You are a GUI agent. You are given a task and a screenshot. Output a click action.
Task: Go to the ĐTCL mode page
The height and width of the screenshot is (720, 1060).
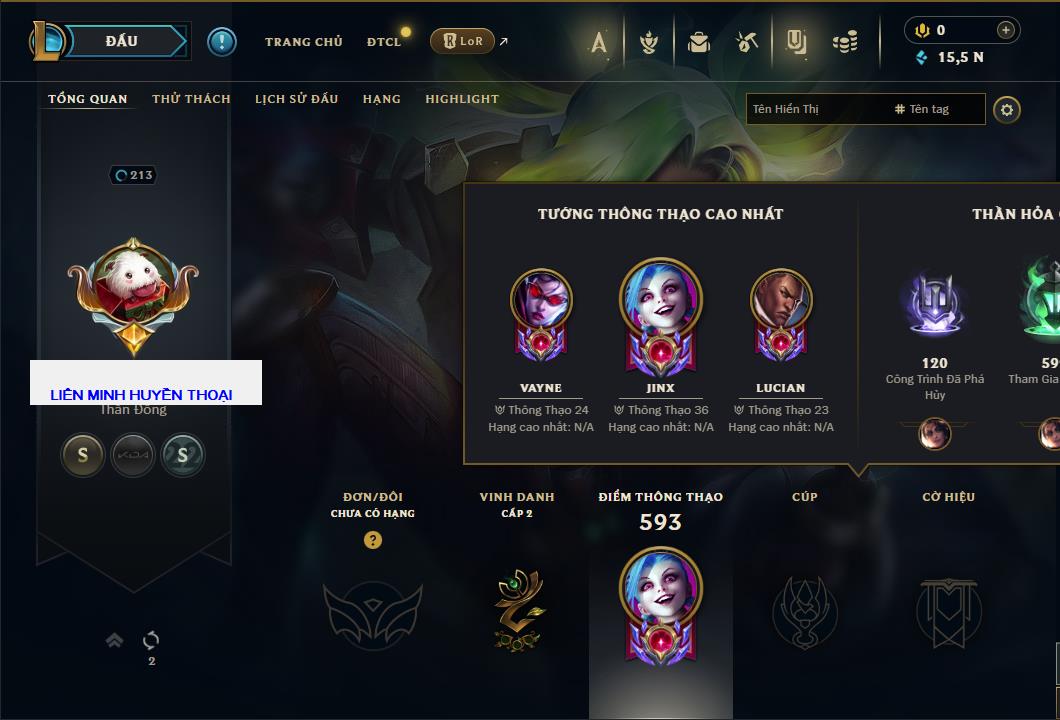point(384,42)
